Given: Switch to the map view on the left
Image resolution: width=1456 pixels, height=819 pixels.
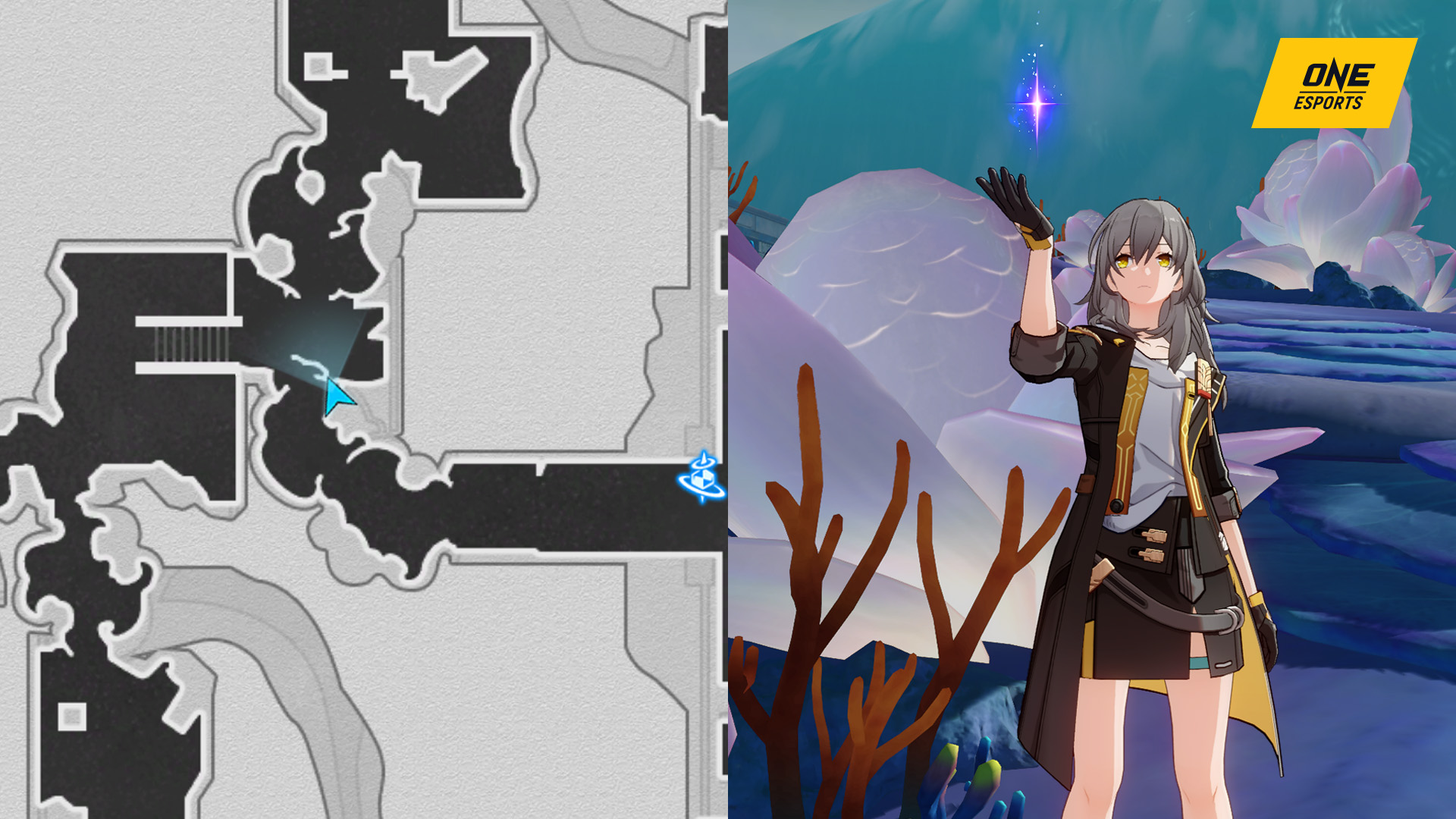Looking at the screenshot, I should click(x=364, y=409).
